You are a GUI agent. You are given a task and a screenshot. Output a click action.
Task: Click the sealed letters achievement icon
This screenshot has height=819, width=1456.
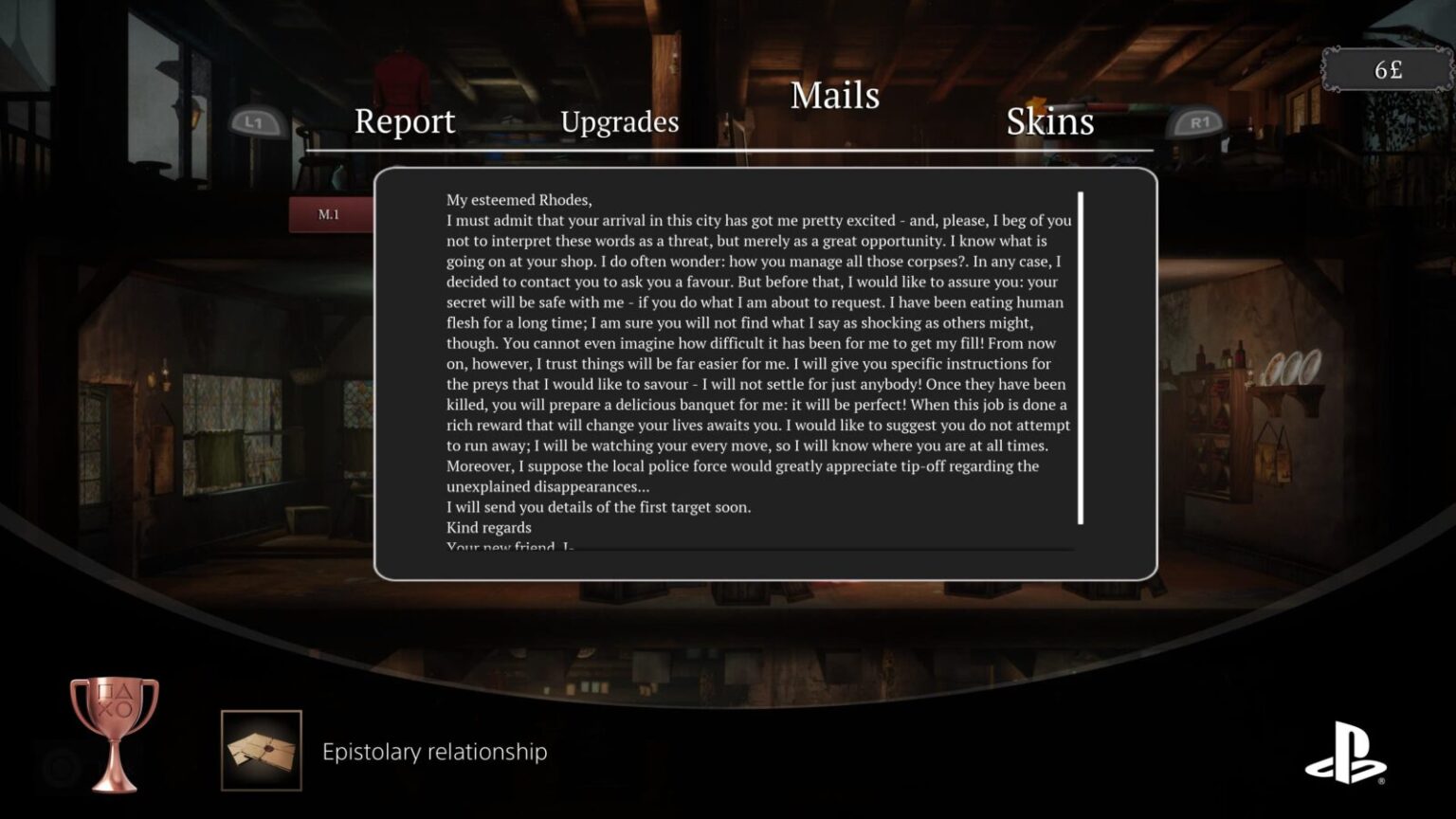261,749
